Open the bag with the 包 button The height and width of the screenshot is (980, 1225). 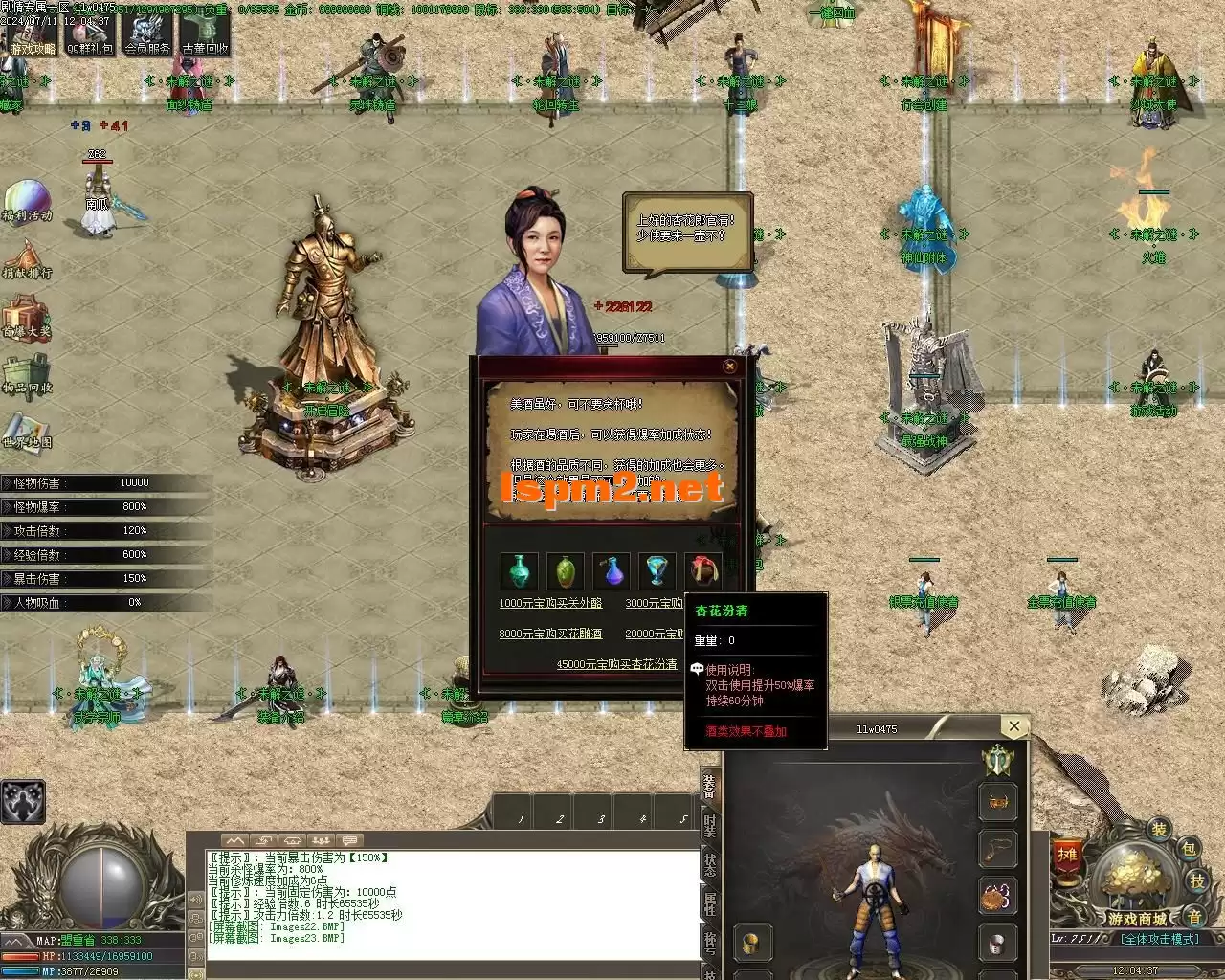click(1187, 849)
